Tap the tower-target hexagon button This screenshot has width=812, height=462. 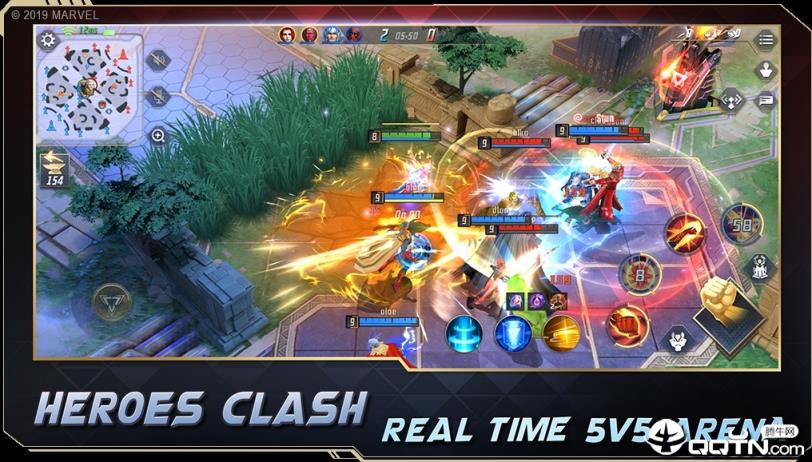pyautogui.click(x=759, y=267)
